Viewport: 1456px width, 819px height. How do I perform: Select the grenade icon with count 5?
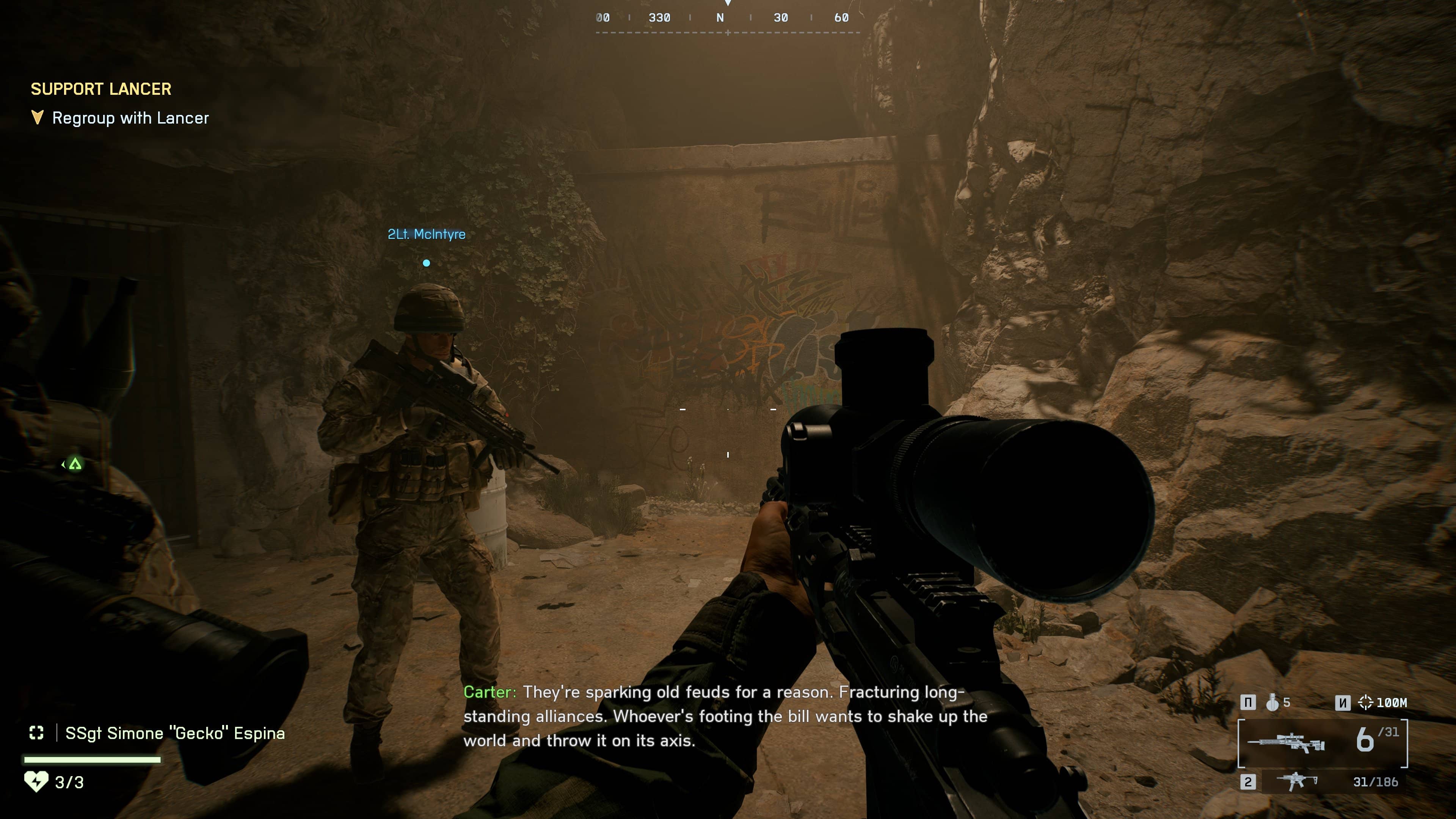point(1272,703)
